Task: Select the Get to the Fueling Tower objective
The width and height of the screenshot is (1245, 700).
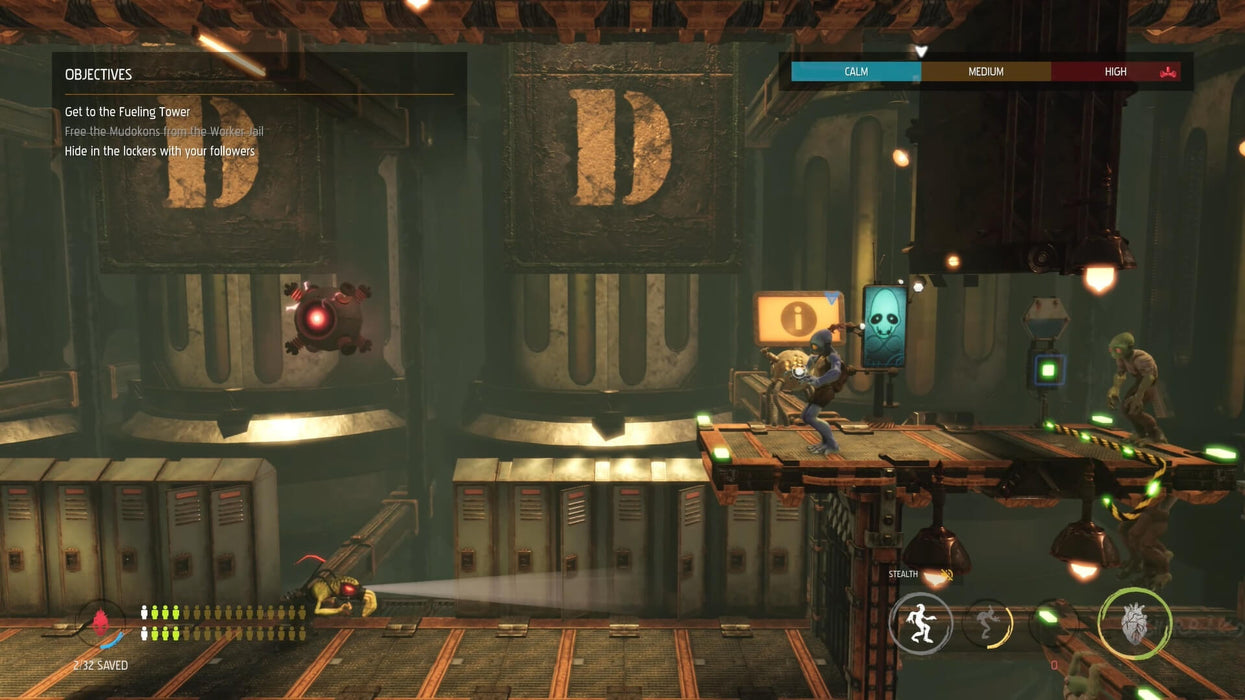Action: (x=127, y=112)
